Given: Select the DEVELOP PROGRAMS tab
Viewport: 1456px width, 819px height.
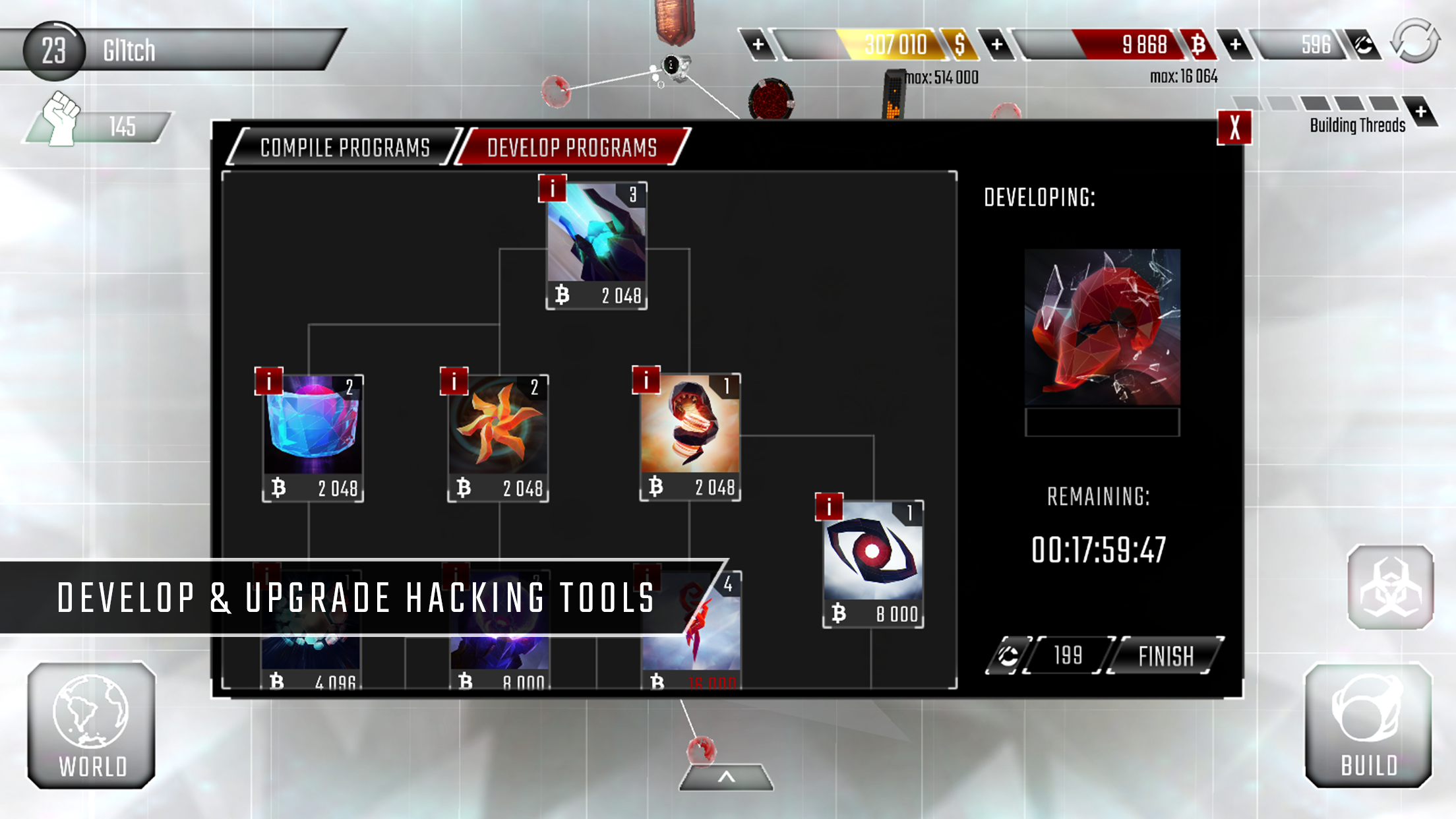Looking at the screenshot, I should (x=571, y=145).
